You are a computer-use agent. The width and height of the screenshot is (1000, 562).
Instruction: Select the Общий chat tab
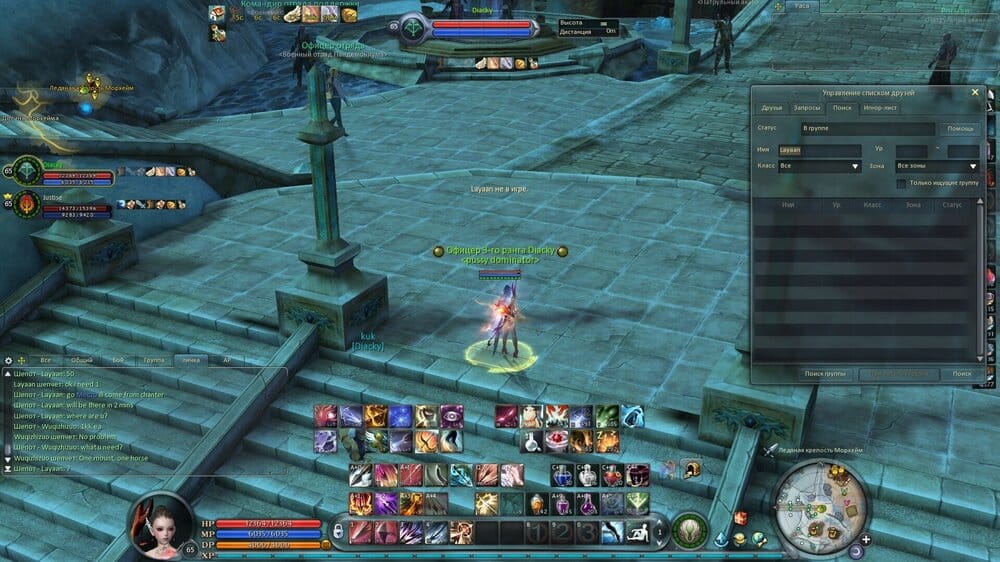tap(82, 360)
